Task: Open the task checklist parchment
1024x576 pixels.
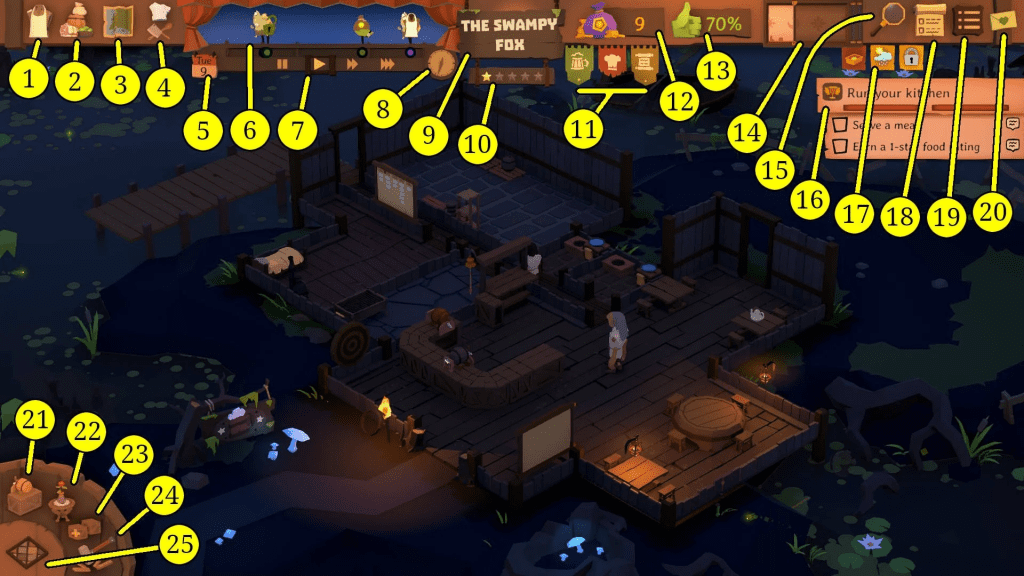Action: (929, 18)
